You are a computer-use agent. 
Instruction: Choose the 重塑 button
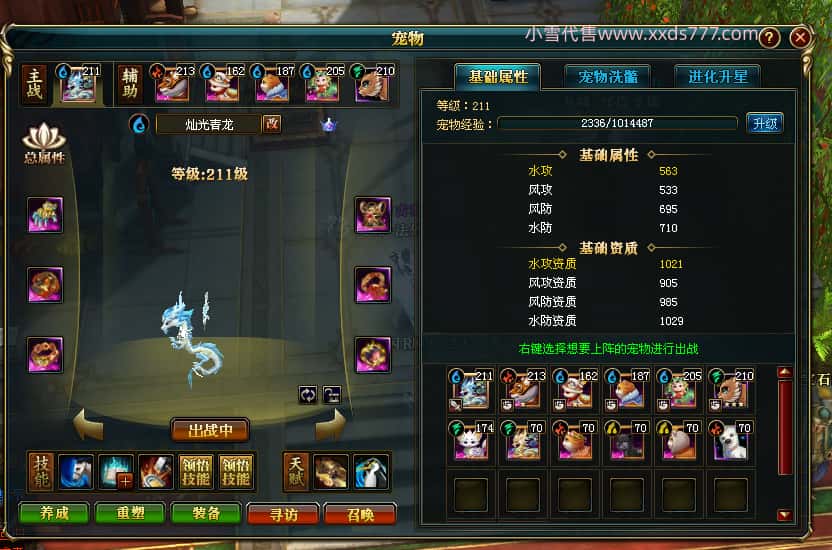[x=130, y=513]
